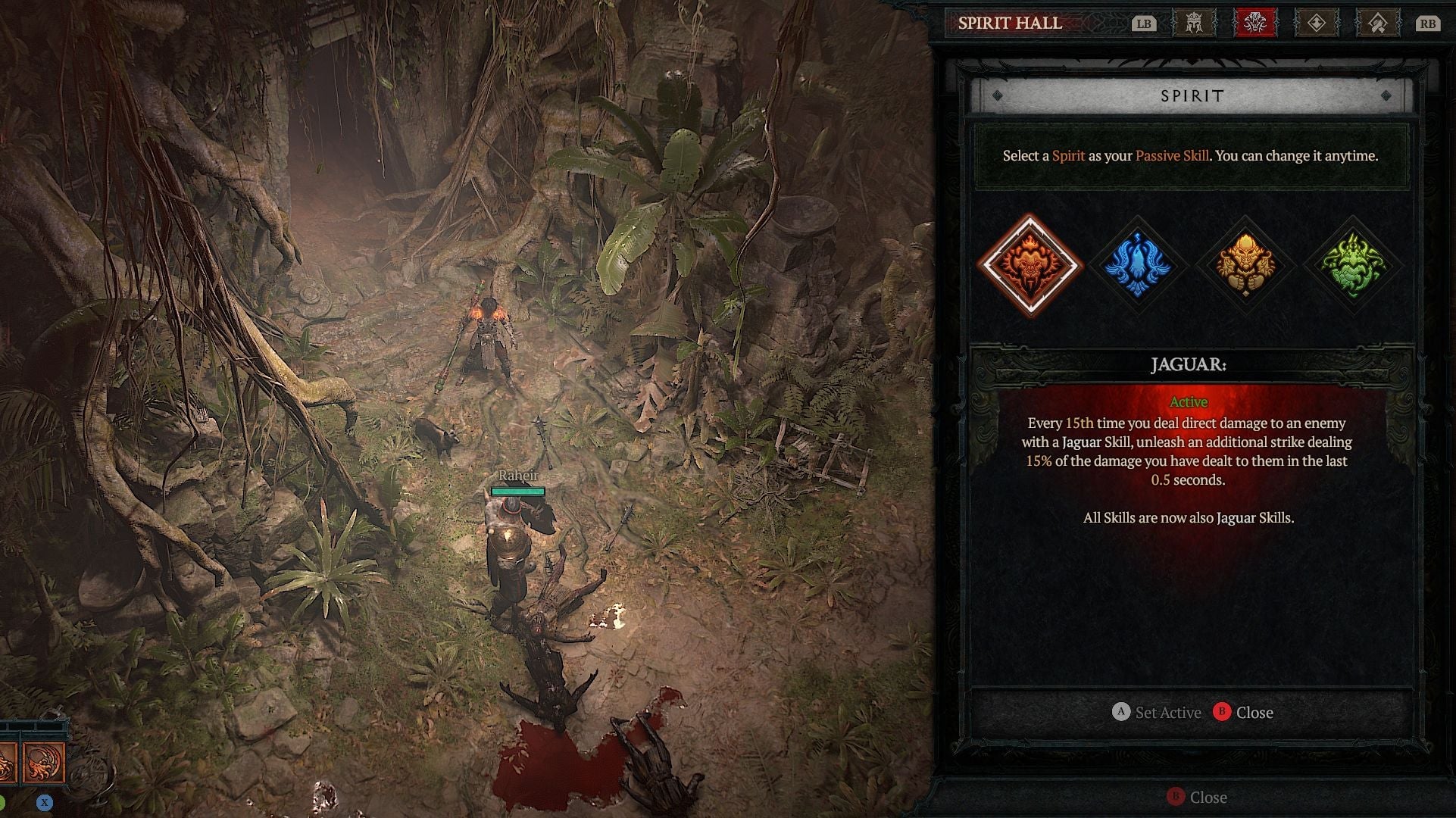Viewport: 1456px width, 818px height.
Task: Click the hammer crafting tab icon
Action: click(1378, 23)
